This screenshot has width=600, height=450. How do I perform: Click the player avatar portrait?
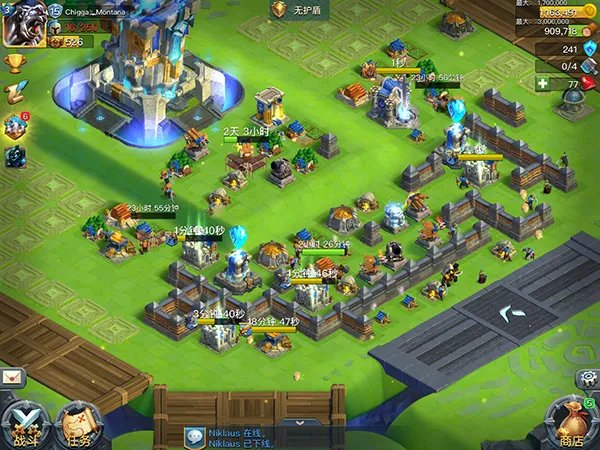[20, 26]
